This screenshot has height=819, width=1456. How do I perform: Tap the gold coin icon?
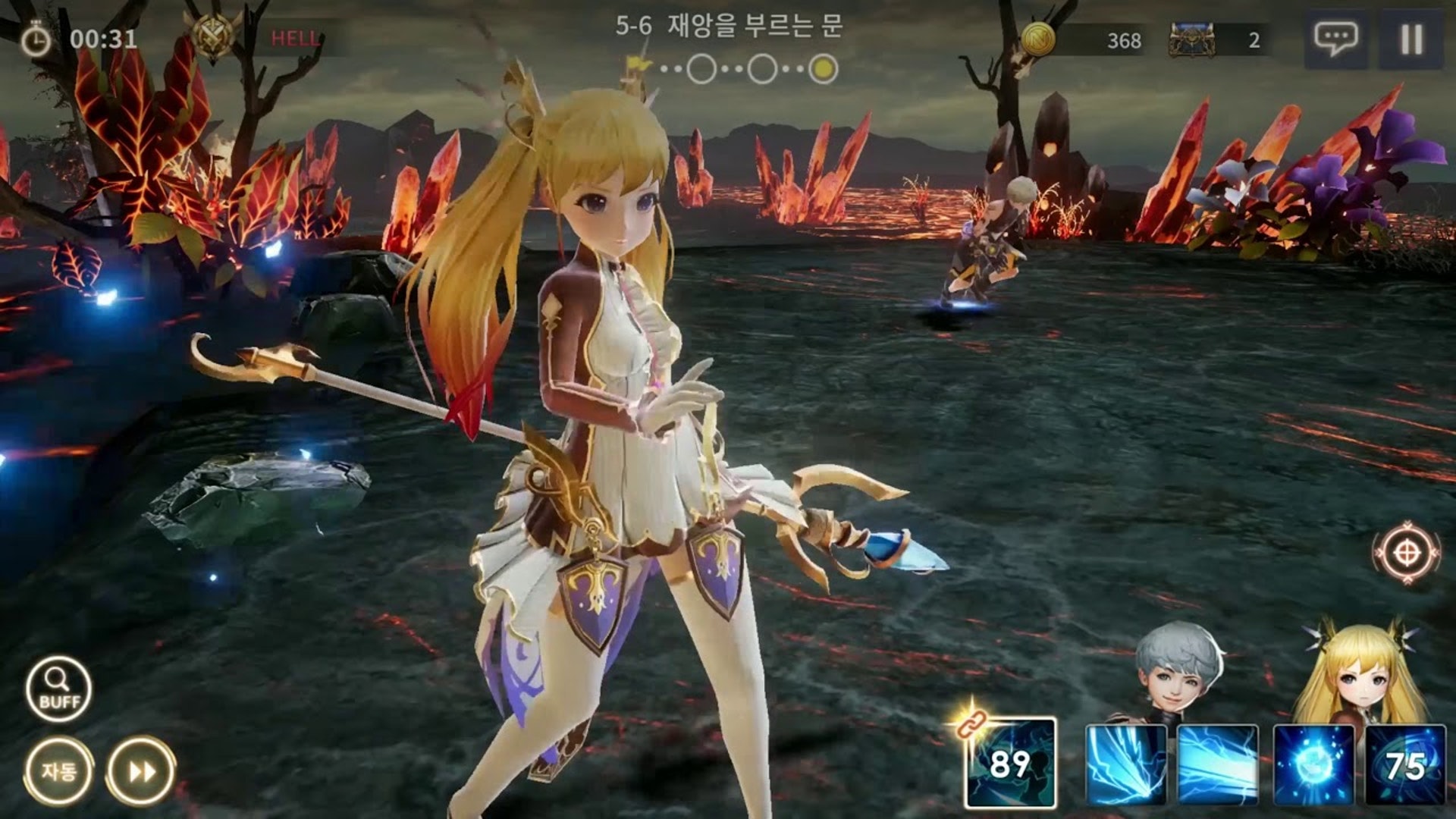tap(1038, 38)
